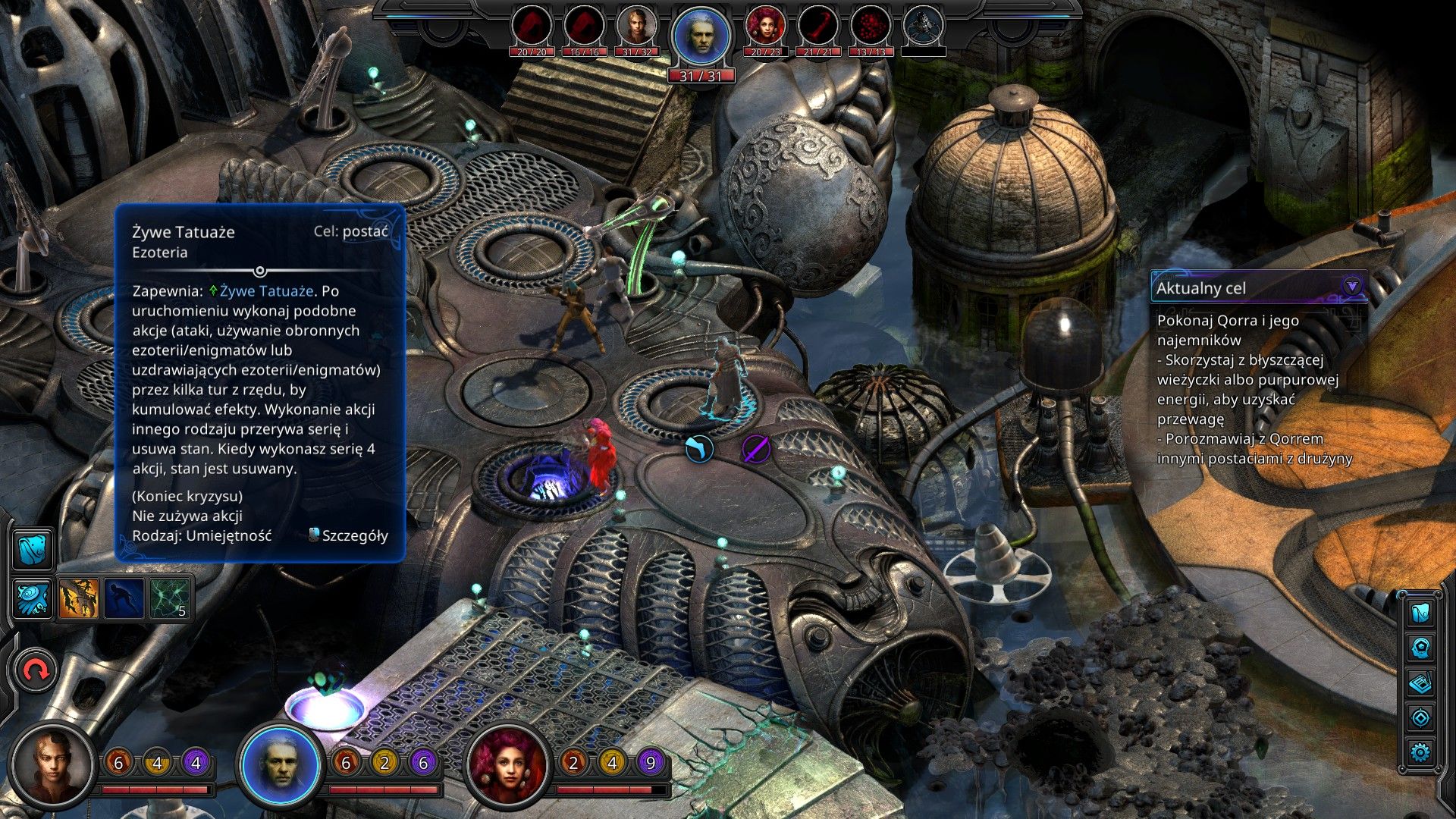Open the journal notebook icon
This screenshot has width=1456, height=819.
tap(1420, 683)
